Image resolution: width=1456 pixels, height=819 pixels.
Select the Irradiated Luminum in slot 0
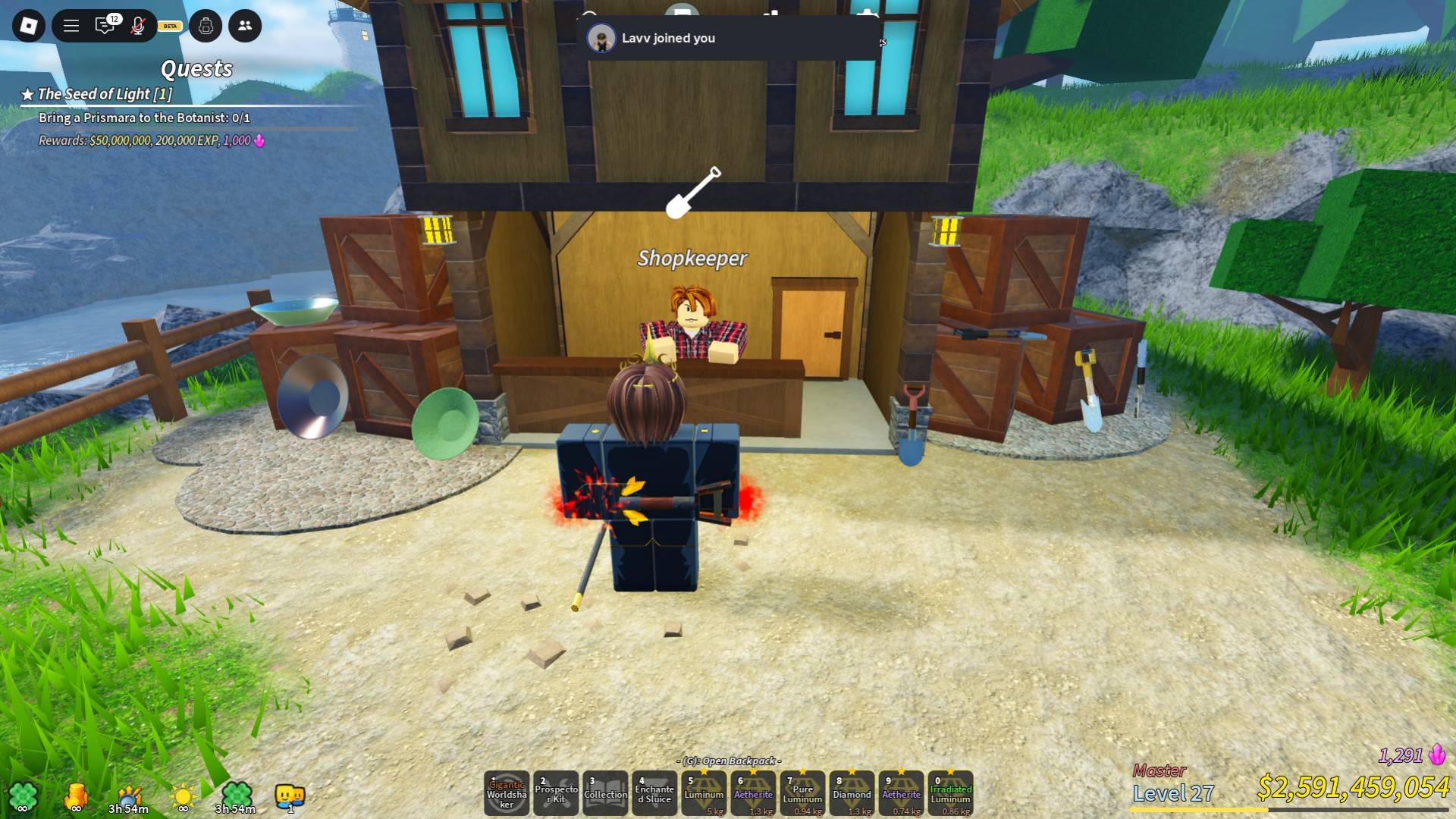pyautogui.click(x=950, y=793)
